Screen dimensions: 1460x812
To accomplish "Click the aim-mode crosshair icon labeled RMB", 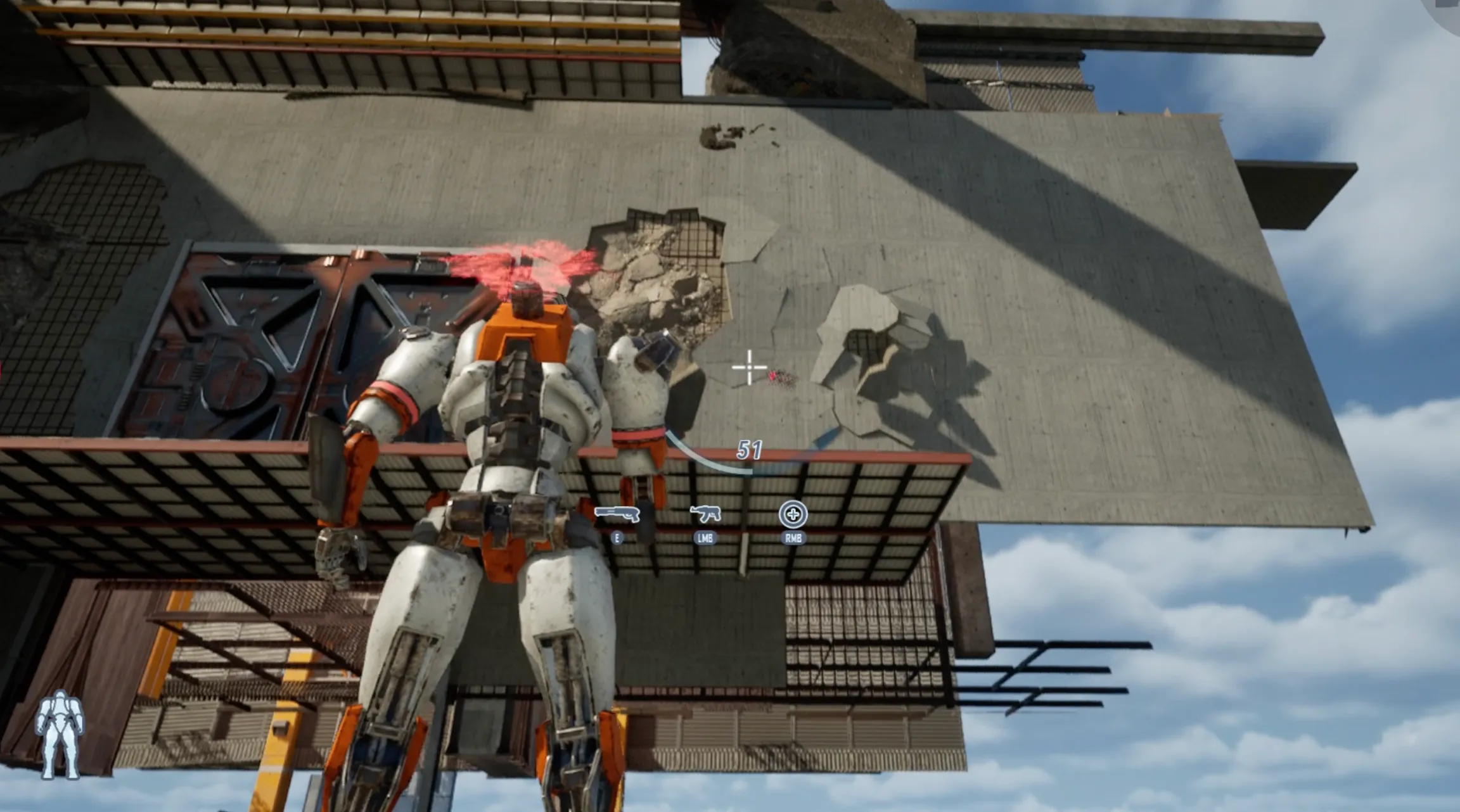I will click(794, 515).
